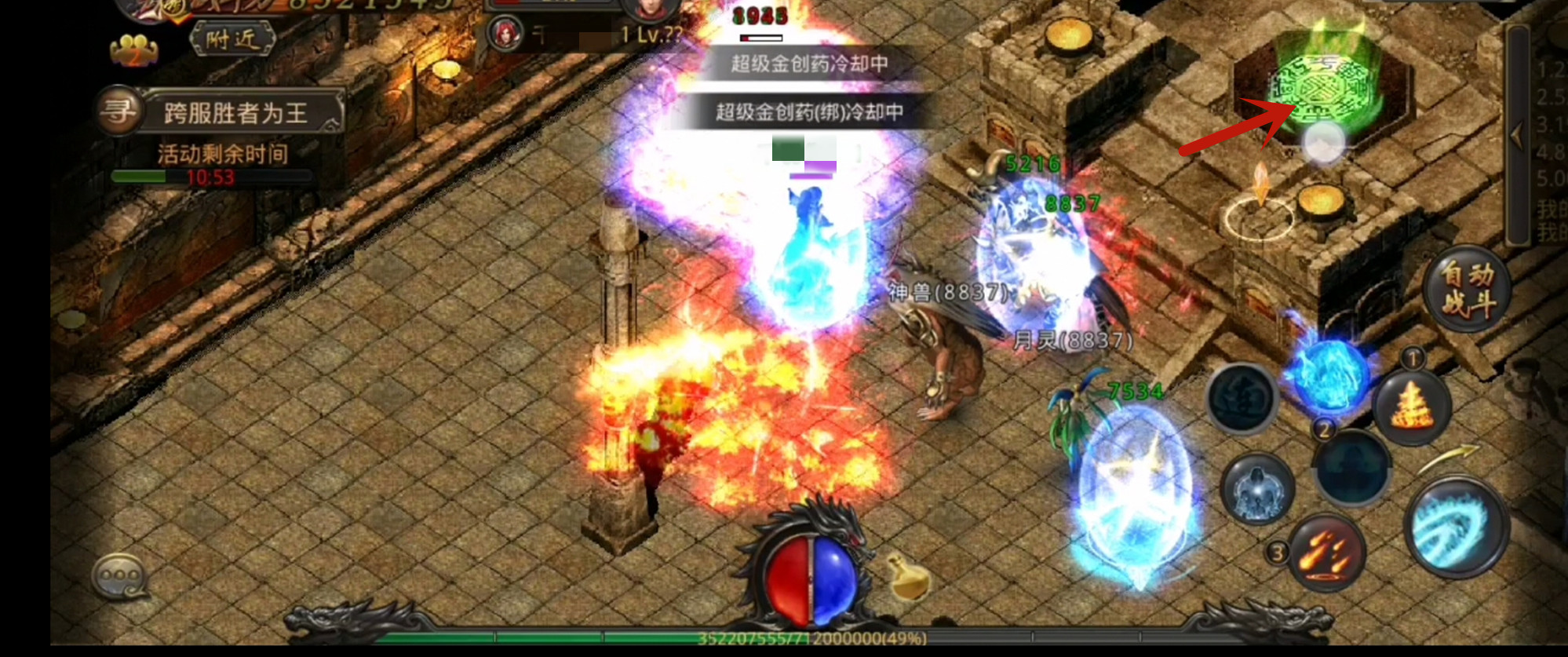Image resolution: width=1568 pixels, height=657 pixels.
Task: Use the golden potion flask
Action: point(909,577)
